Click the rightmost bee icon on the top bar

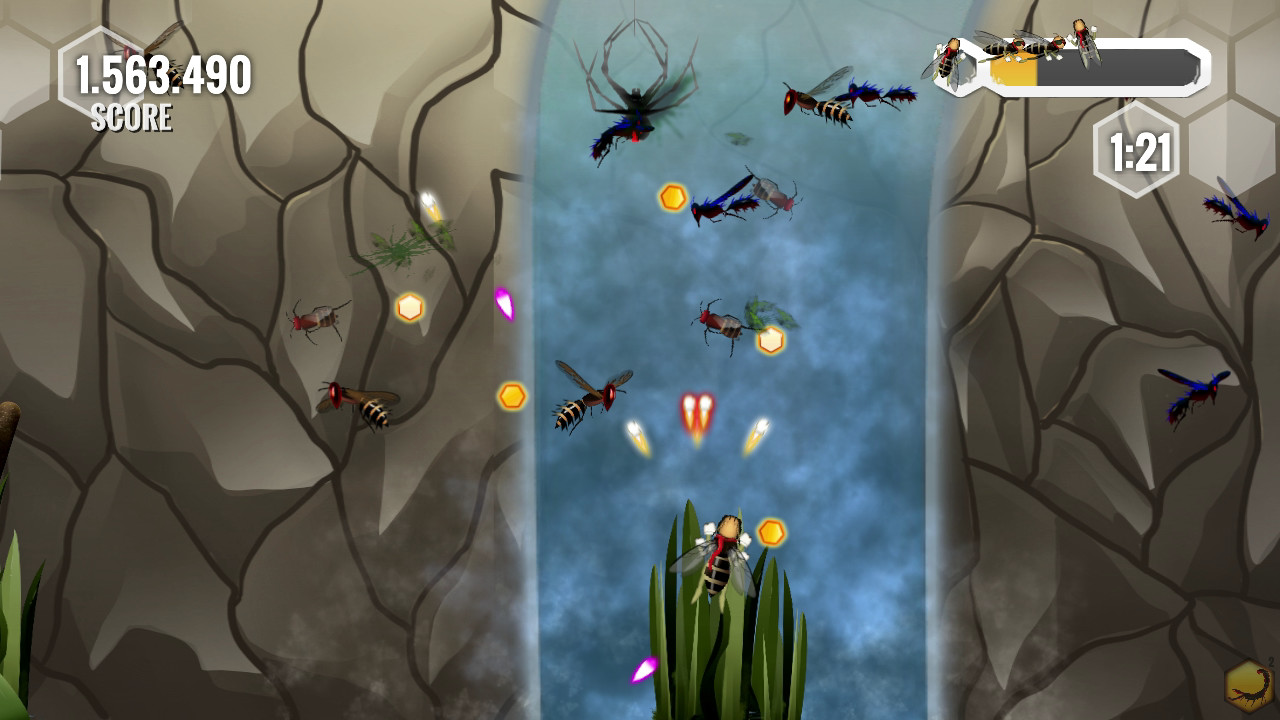1086,43
